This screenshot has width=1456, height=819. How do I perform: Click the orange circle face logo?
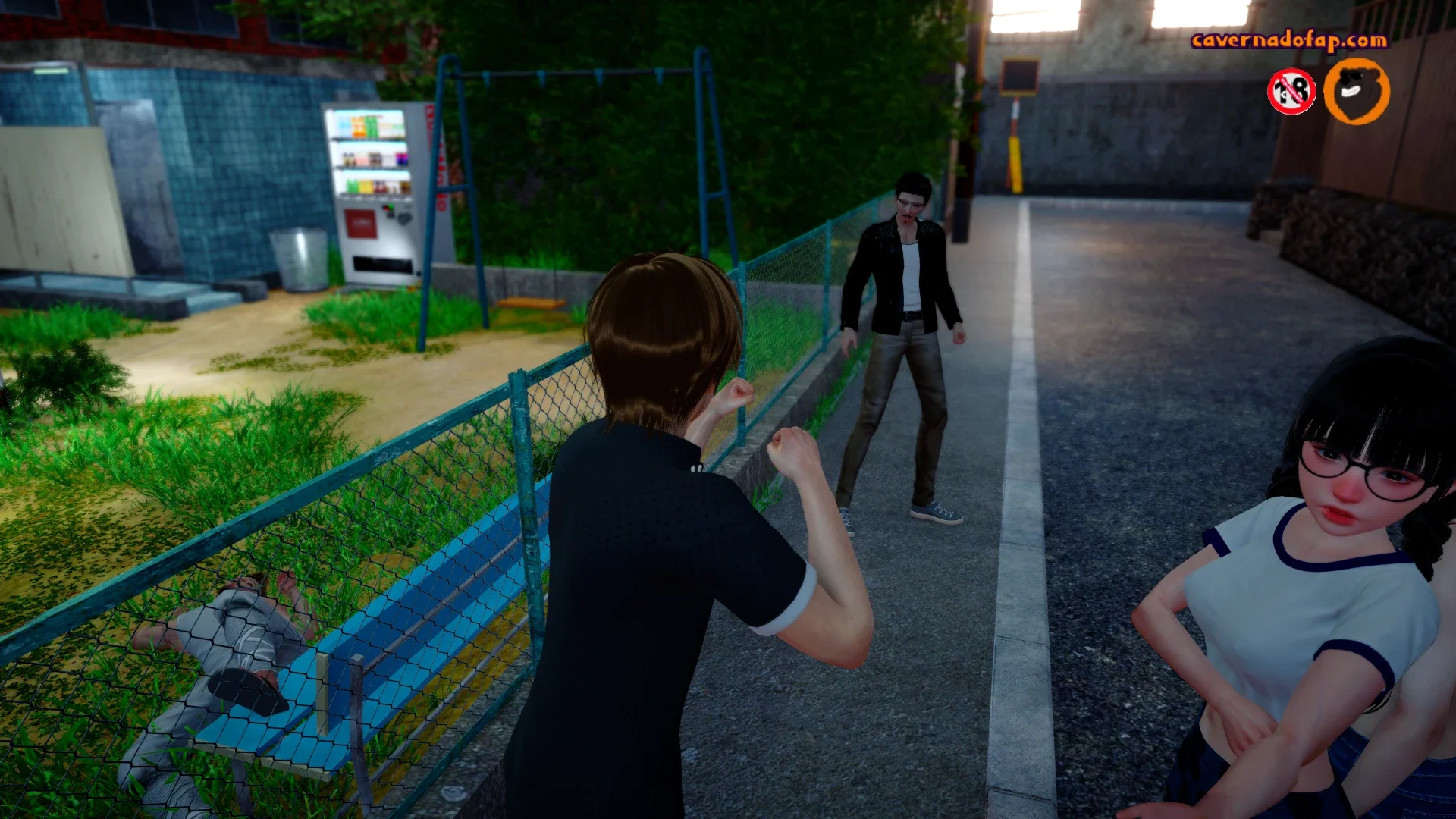tap(1356, 91)
